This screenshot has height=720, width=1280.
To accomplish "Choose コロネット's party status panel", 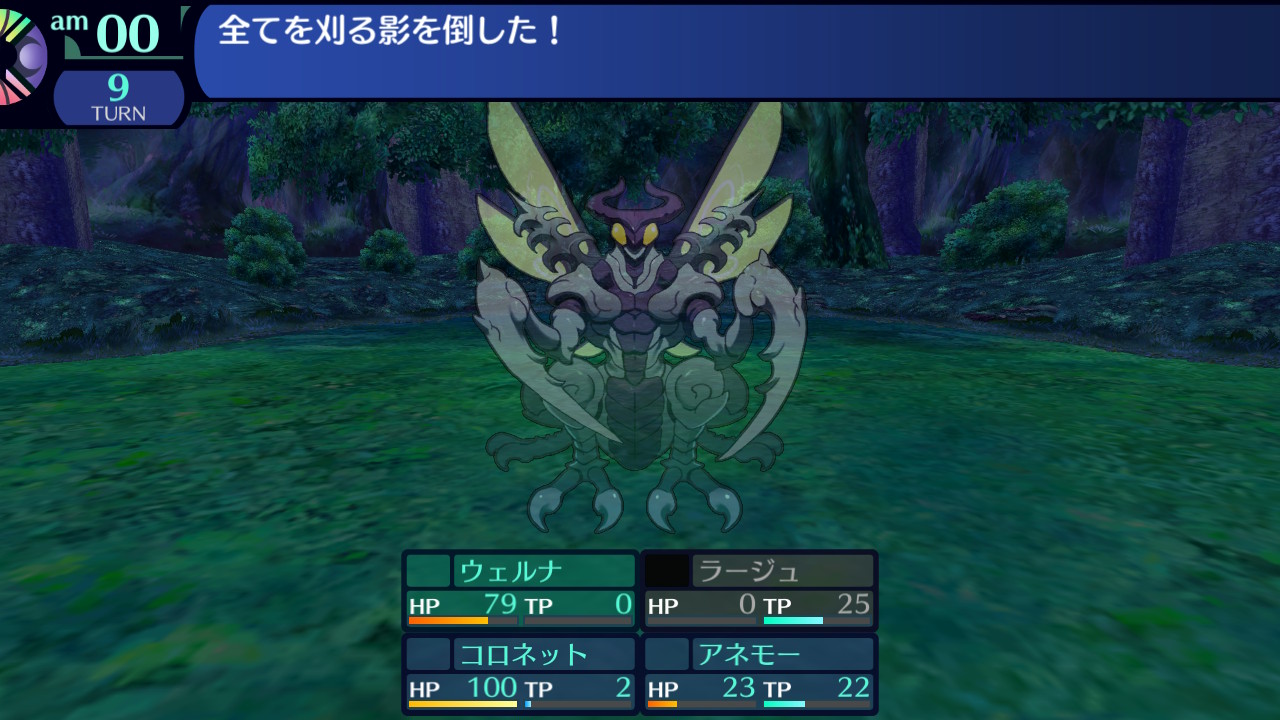I will 520,673.
